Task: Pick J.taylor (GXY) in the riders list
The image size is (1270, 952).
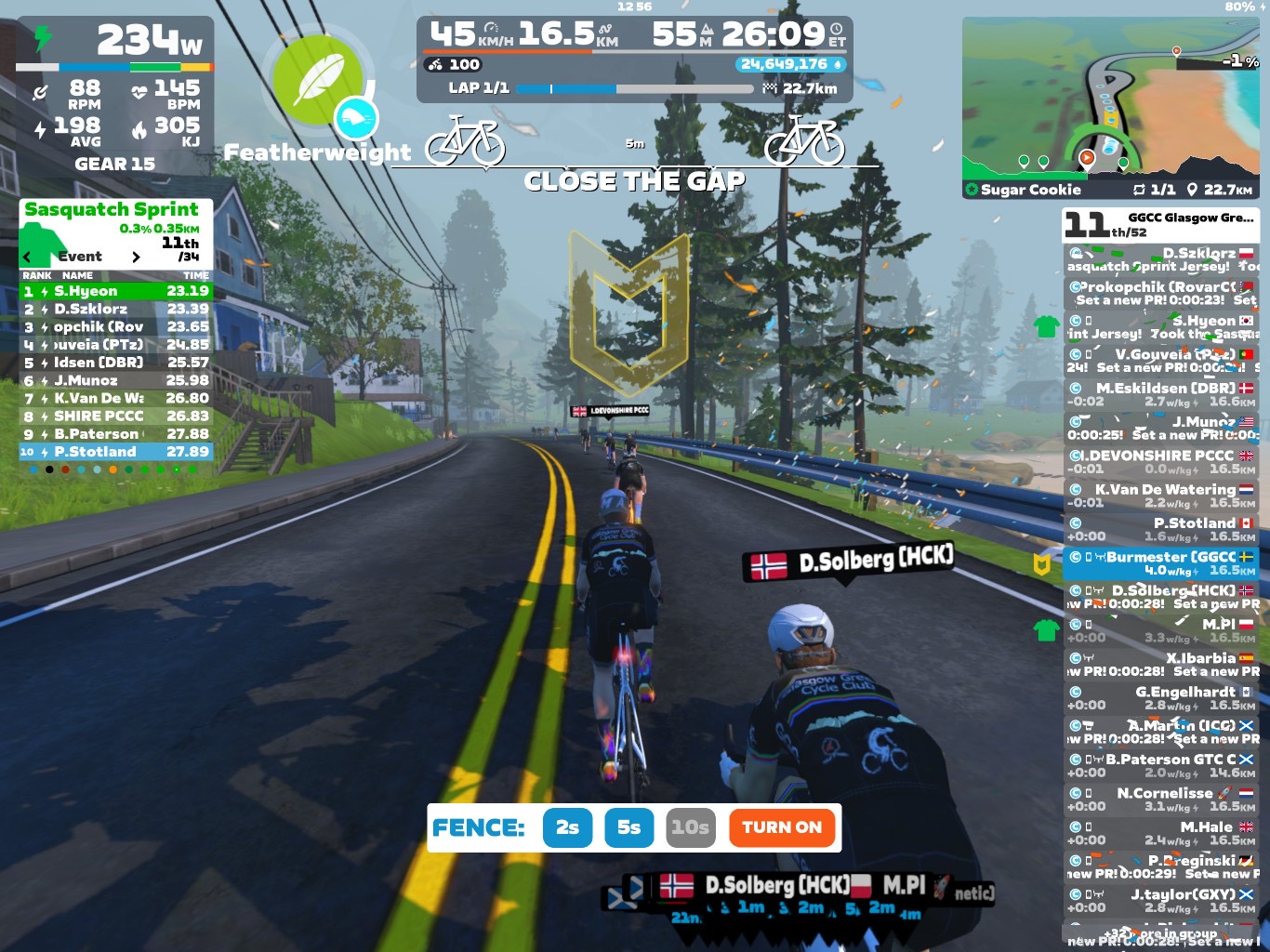Action: coord(1160,901)
